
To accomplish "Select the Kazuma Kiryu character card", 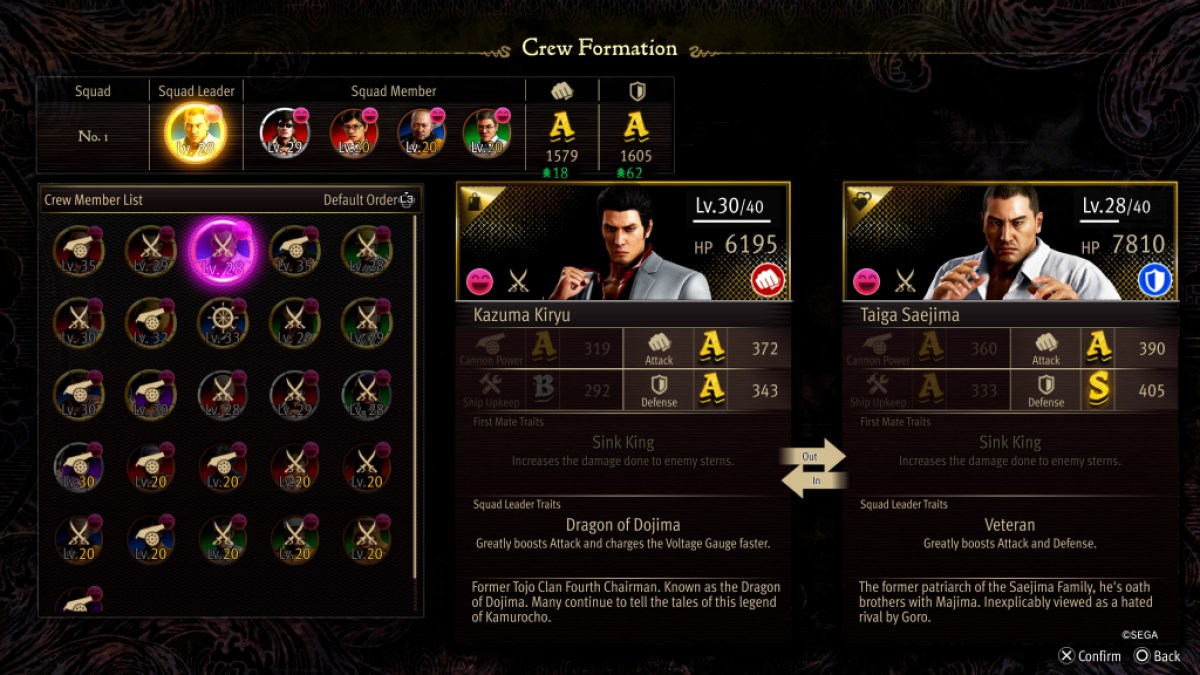I will click(x=623, y=242).
